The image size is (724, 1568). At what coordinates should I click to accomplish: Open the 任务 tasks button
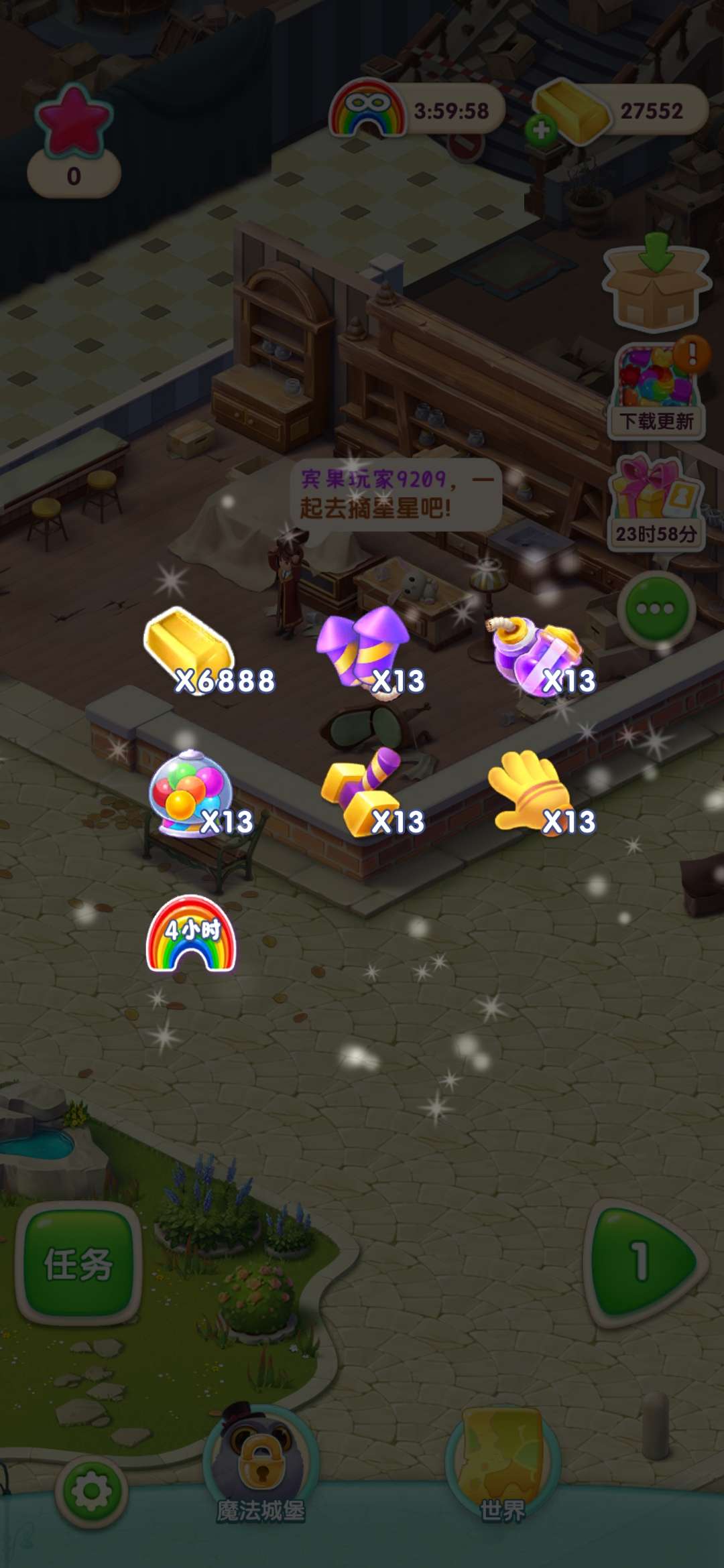tap(78, 1264)
